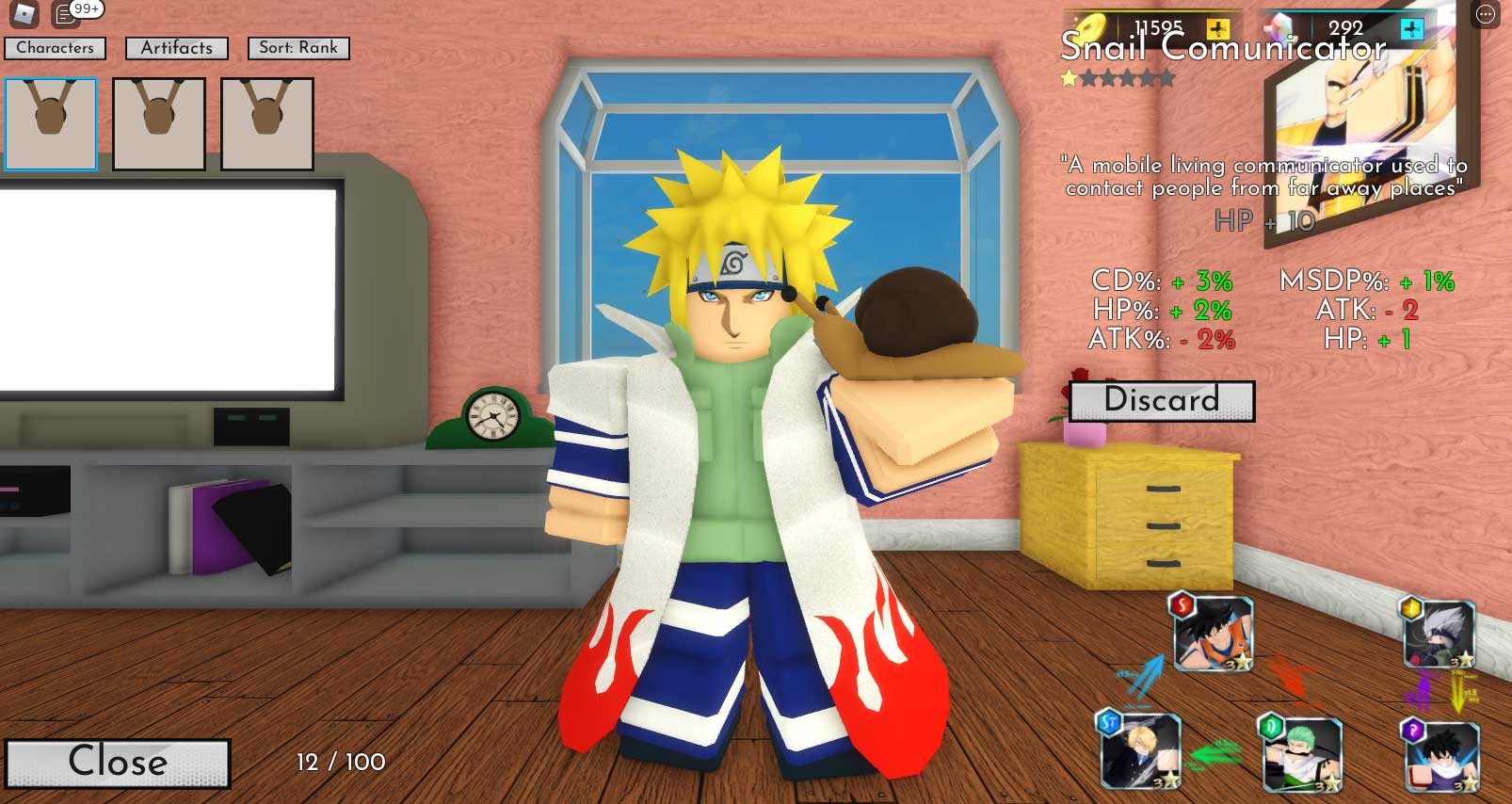Screen dimensions: 1512x804
Task: Open the Artifacts tab
Action: pyautogui.click(x=177, y=48)
